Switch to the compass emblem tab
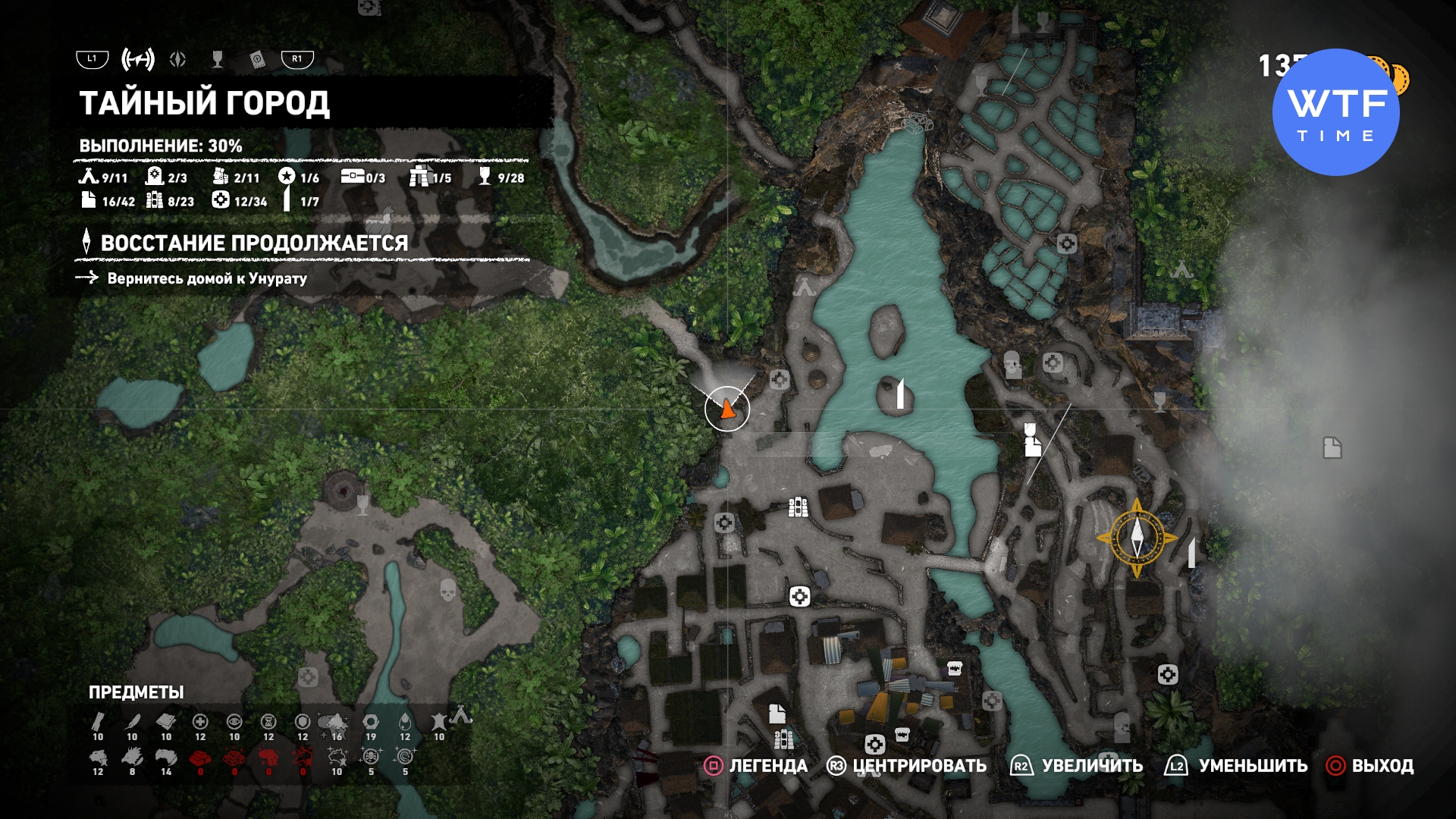This screenshot has width=1456, height=819. click(x=178, y=59)
